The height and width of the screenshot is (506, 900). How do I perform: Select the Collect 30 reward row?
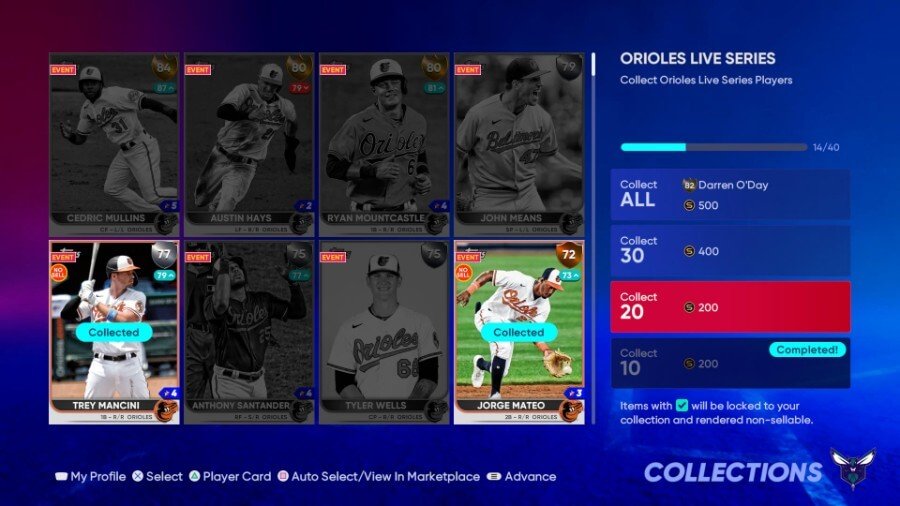730,250
